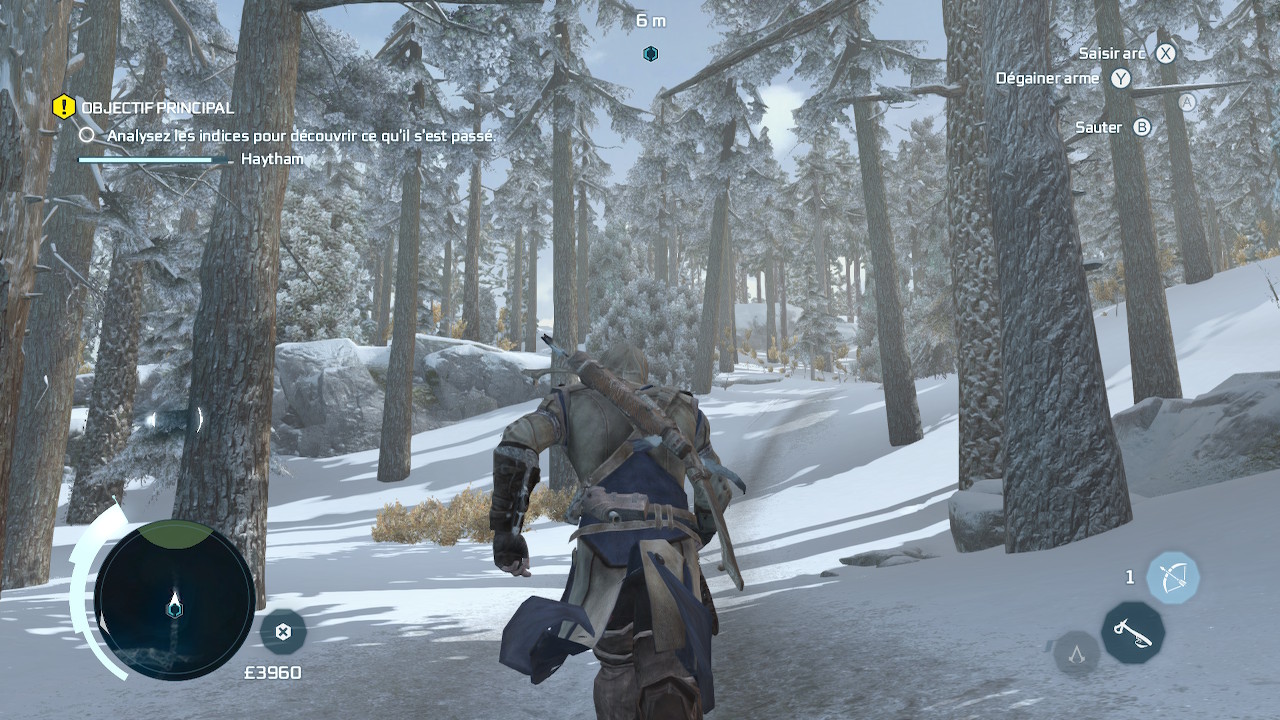Select the bow and arrow tool icon
Image resolution: width=1280 pixels, height=720 pixels.
[1172, 577]
